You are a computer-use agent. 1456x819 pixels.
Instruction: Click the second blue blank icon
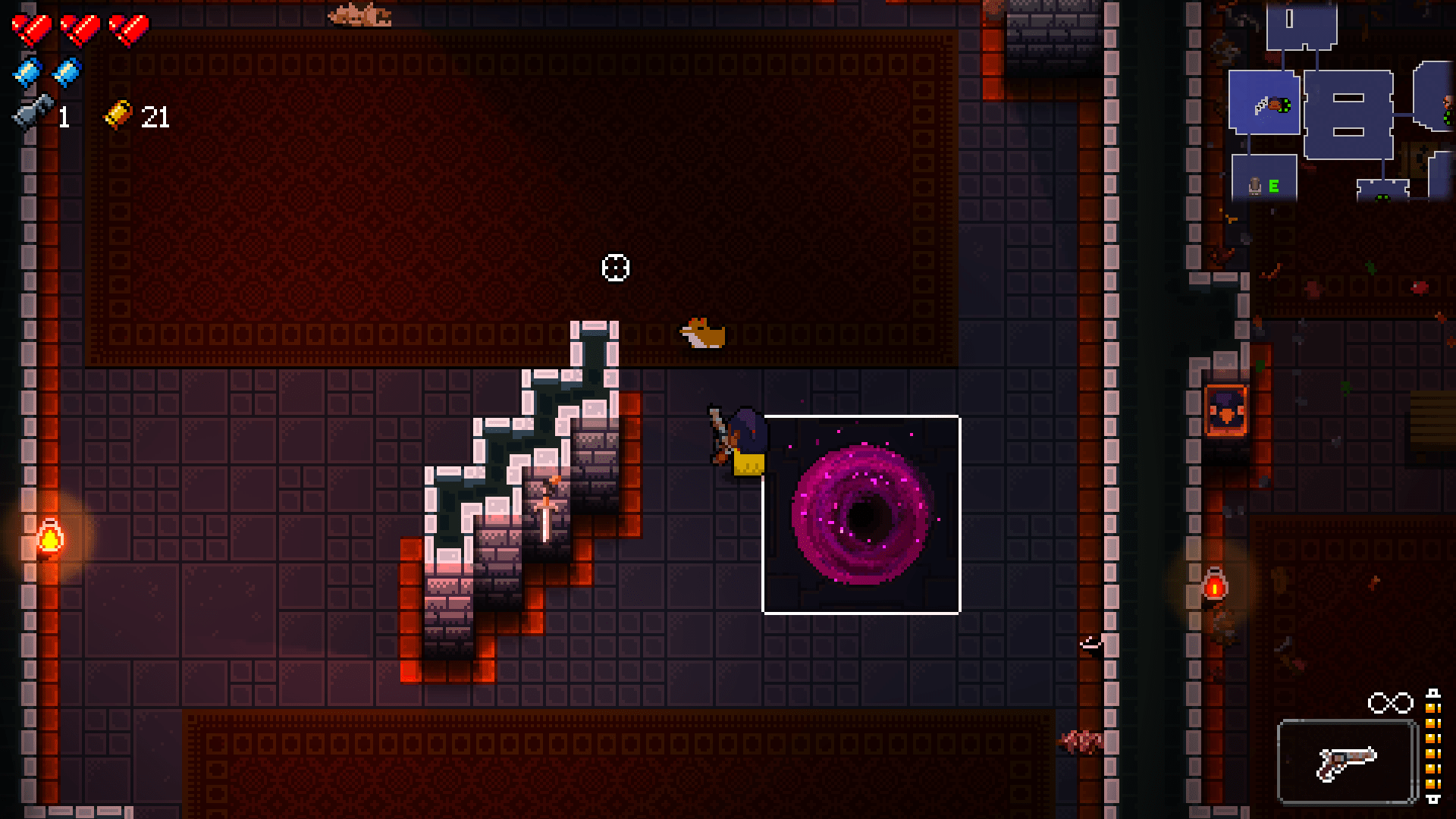tap(67, 72)
